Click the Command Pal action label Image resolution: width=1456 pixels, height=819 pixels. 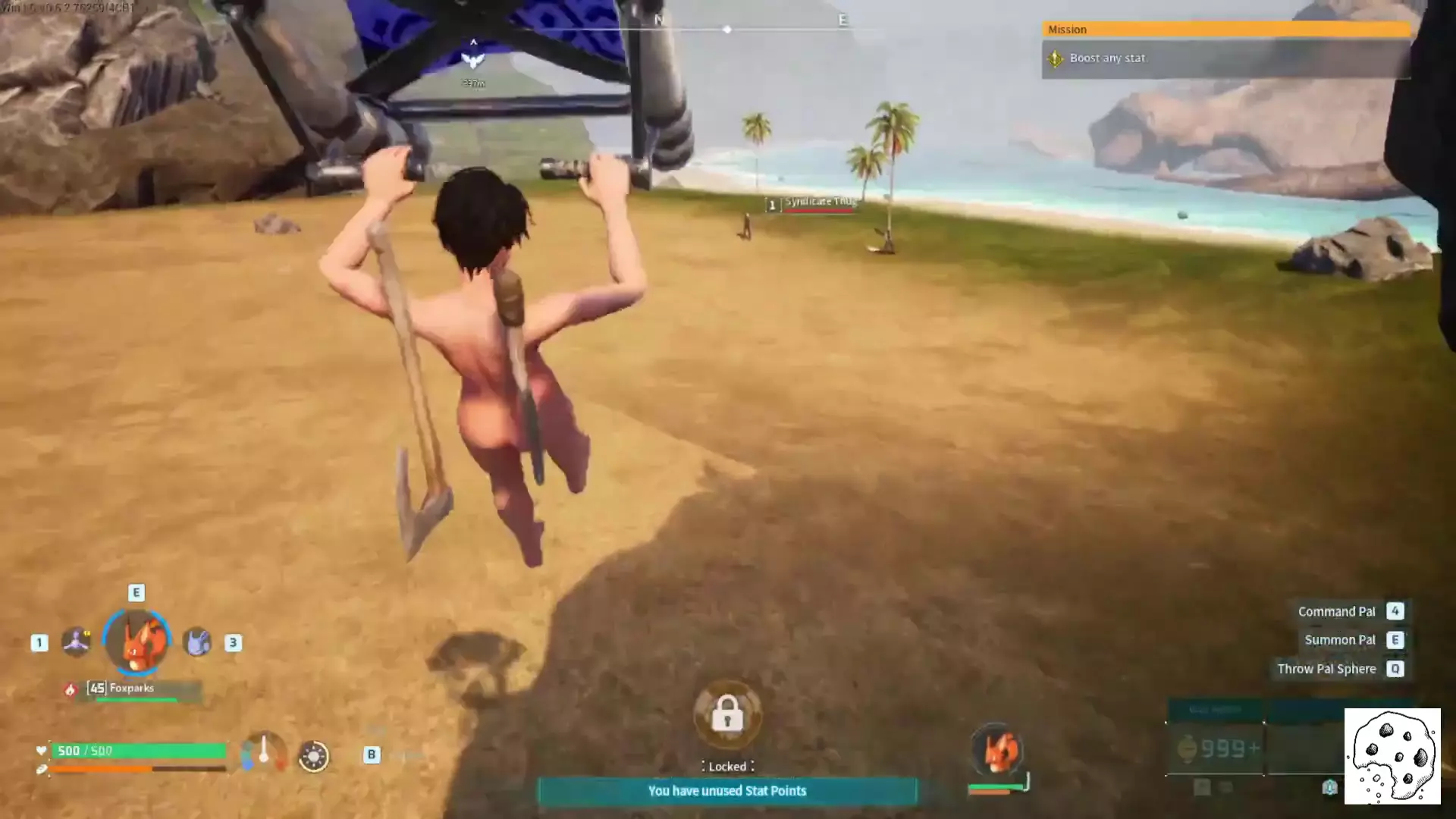pos(1336,611)
